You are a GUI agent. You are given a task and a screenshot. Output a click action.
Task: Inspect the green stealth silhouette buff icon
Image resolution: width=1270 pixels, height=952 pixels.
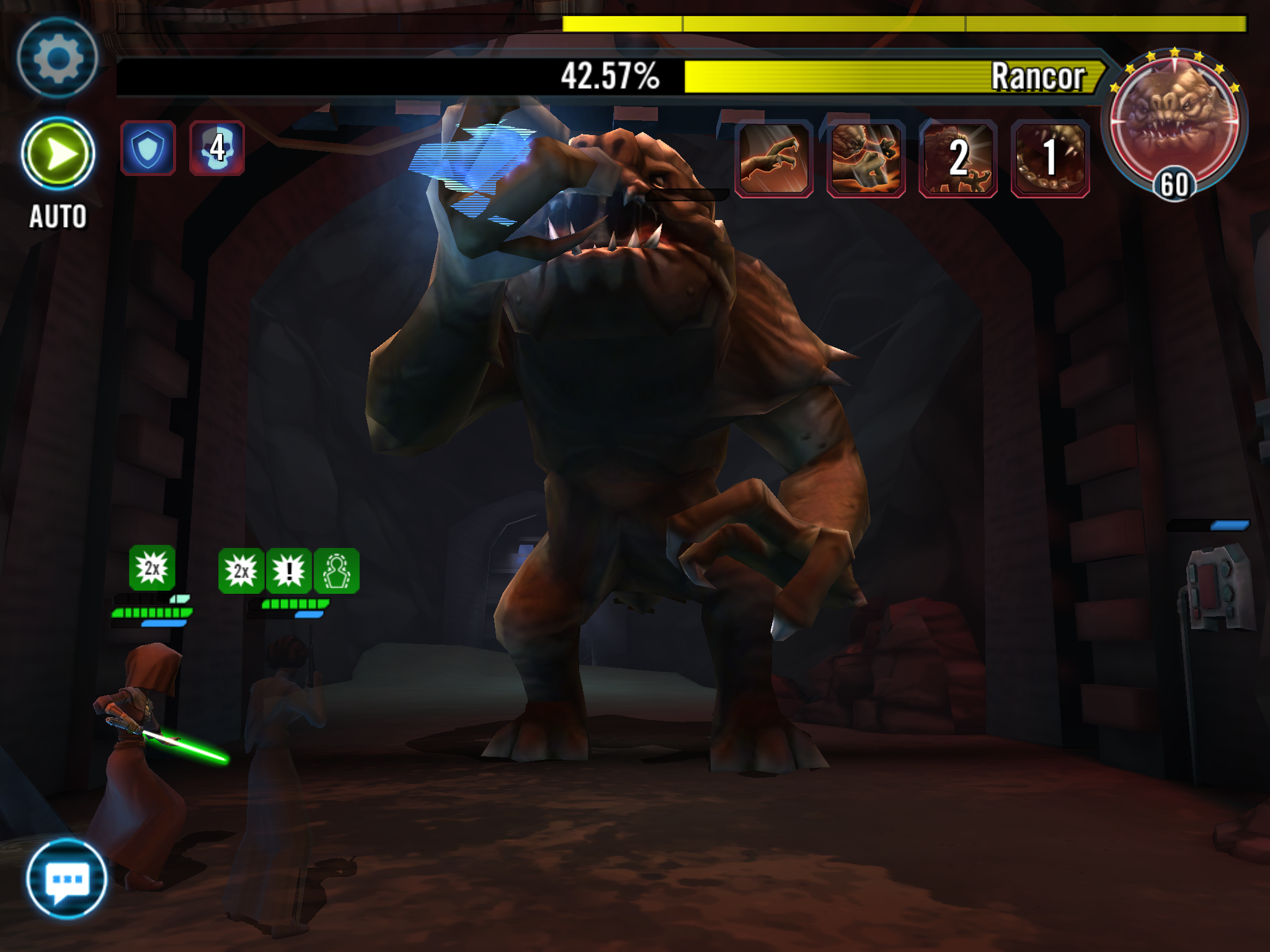coord(337,571)
